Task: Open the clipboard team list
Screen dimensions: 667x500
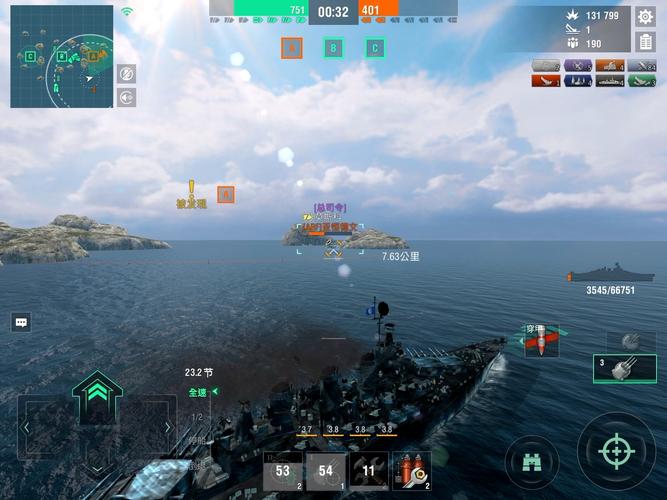Action: (645, 41)
